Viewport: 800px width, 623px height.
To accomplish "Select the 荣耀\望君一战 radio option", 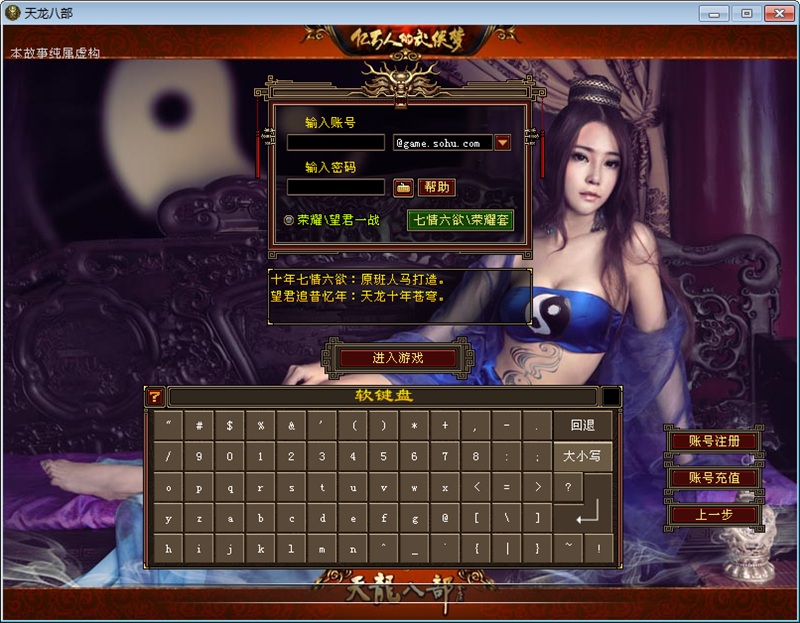I will click(289, 220).
